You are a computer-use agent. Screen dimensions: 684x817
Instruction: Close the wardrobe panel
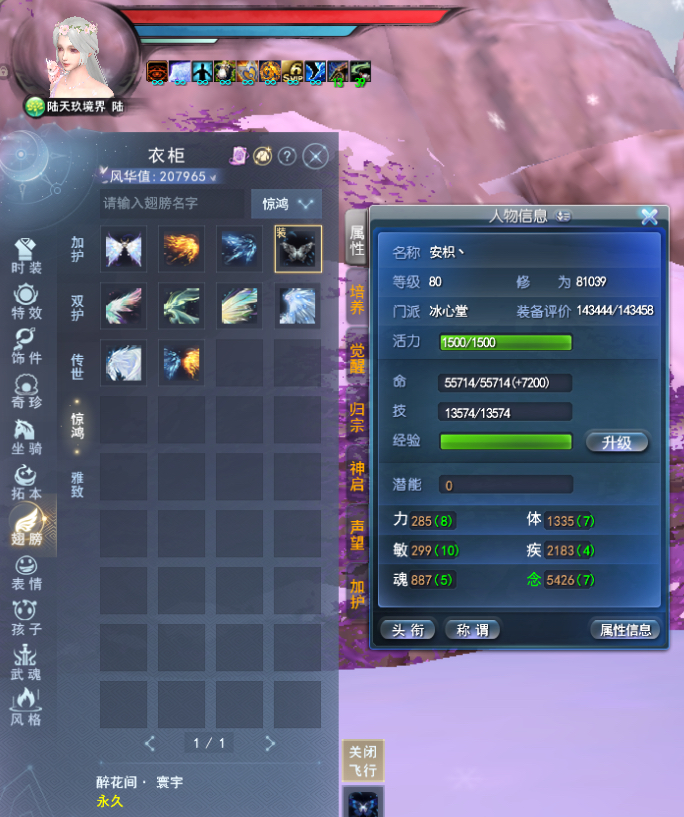(x=315, y=156)
